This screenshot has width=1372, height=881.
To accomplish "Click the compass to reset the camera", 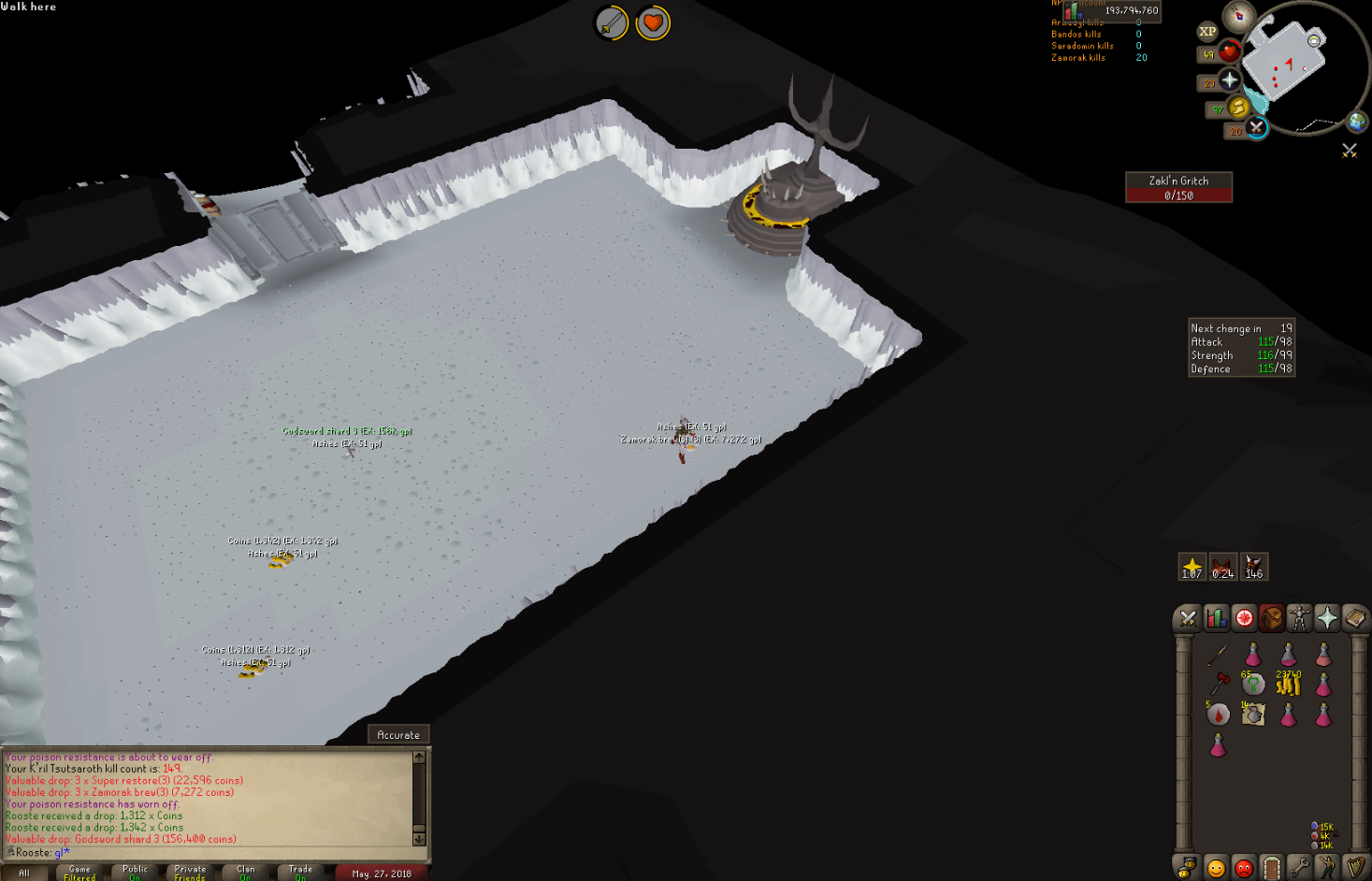I will [x=1237, y=16].
